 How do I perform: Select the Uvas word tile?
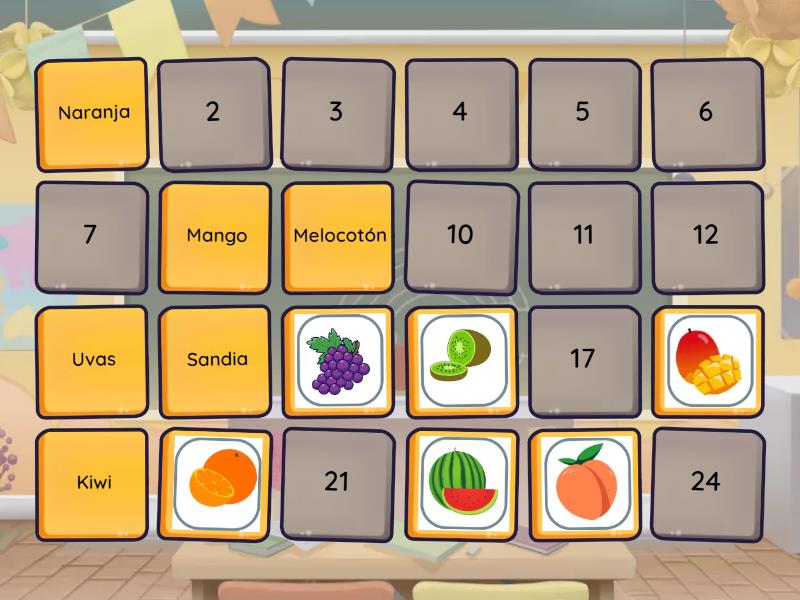pos(92,360)
